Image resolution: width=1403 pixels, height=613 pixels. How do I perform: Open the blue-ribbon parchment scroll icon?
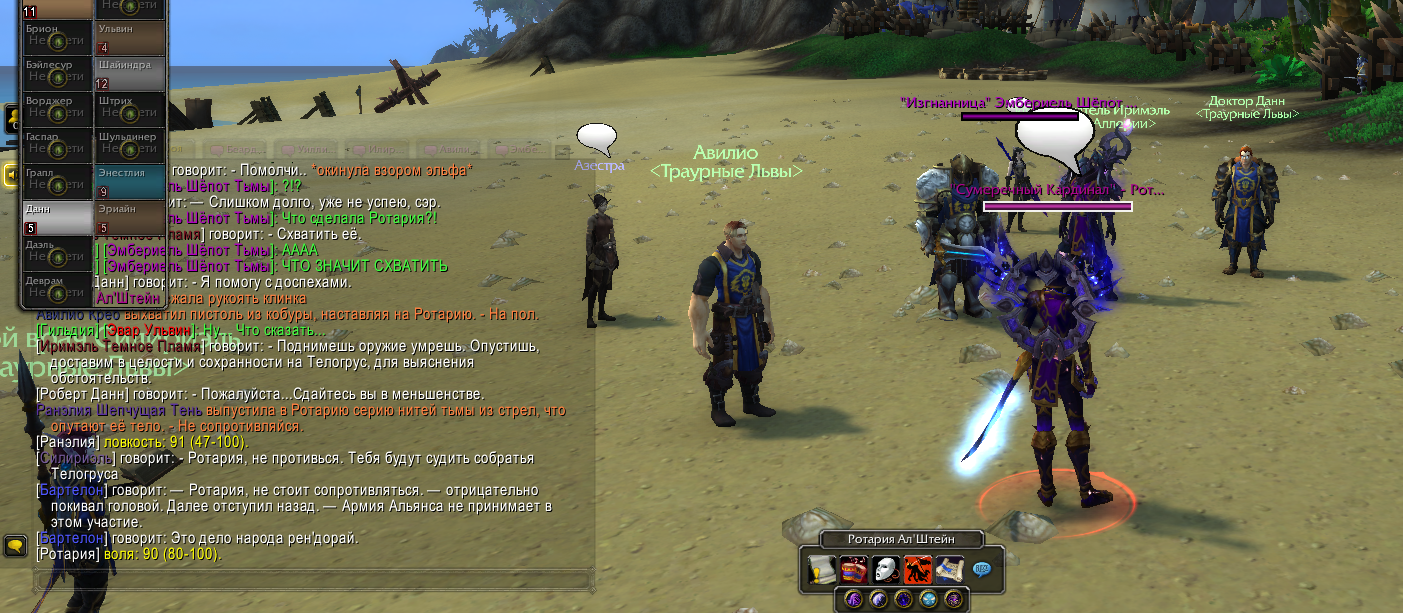click(950, 570)
